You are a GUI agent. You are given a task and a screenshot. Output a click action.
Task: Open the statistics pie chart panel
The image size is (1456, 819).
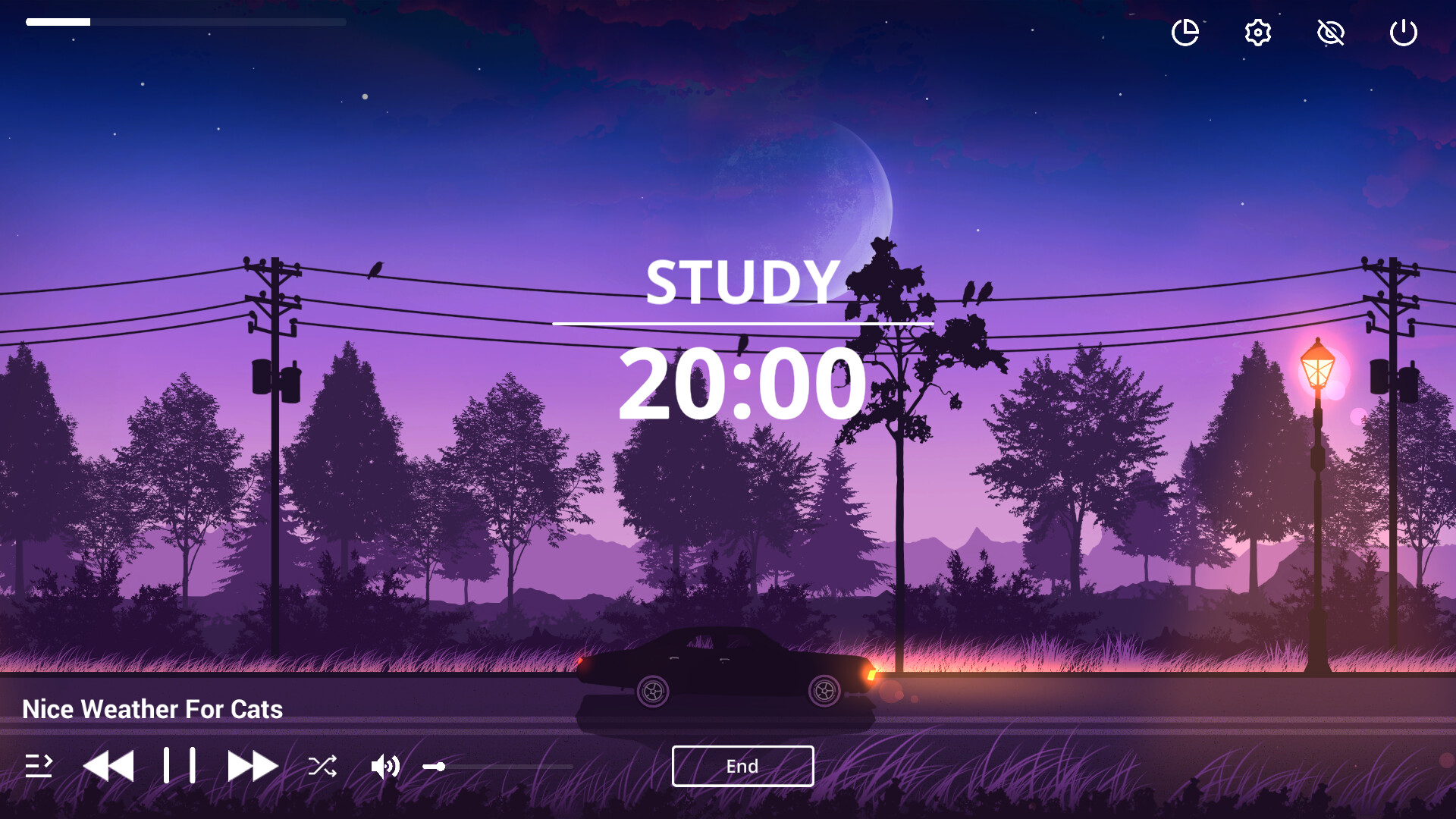pos(1185,32)
